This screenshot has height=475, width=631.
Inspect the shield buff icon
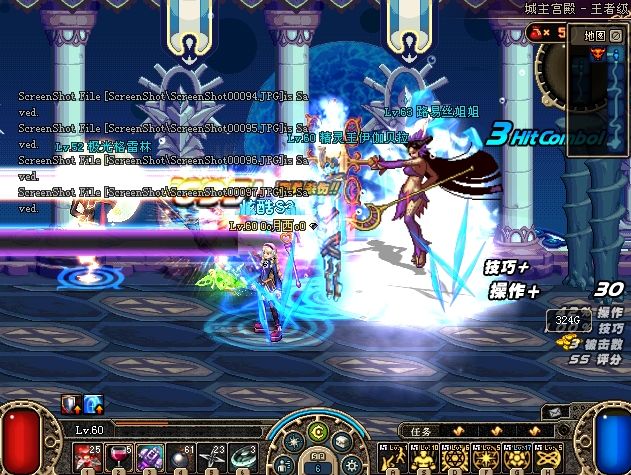click(71, 404)
